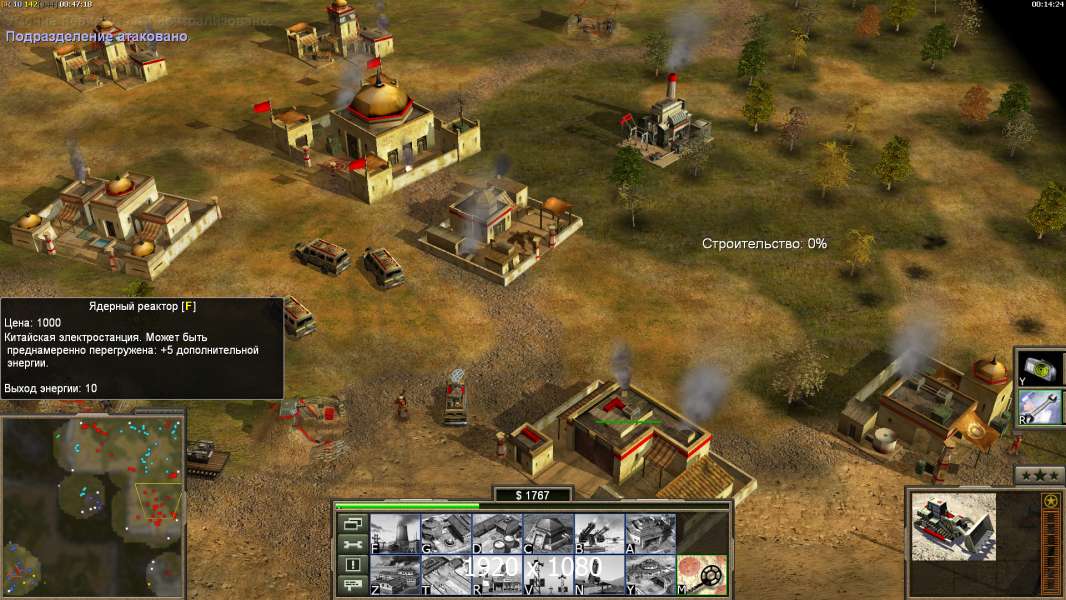Open the three-star general promotions button
Image resolution: width=1066 pixels, height=600 pixels.
[x=1039, y=475]
